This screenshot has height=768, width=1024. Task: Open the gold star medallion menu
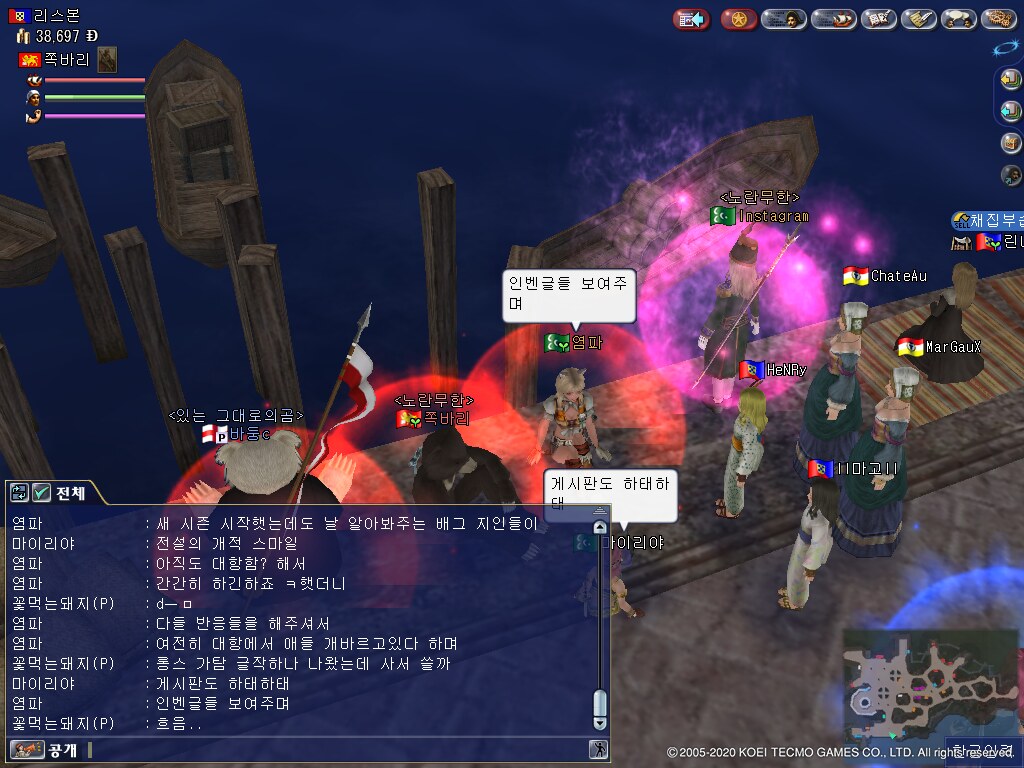point(738,19)
